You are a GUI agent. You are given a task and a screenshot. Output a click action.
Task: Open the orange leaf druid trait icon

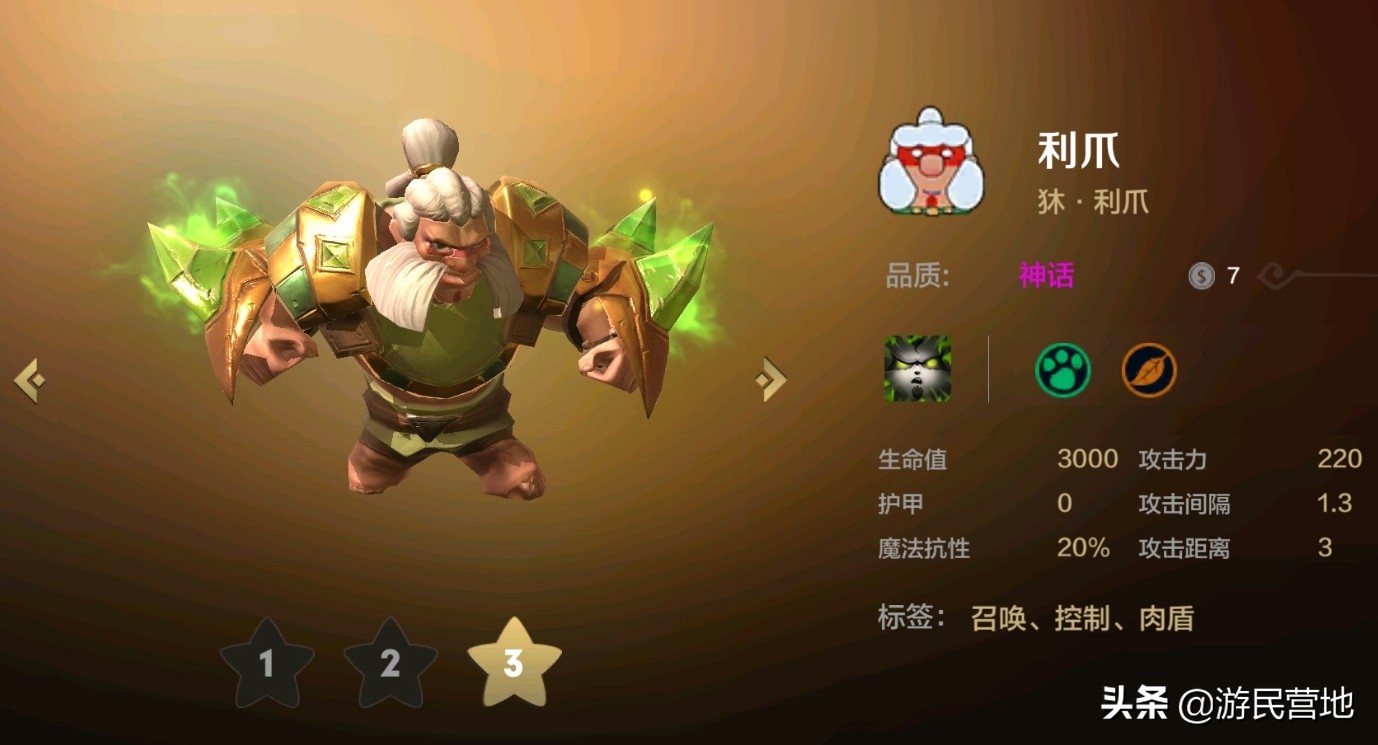click(x=1148, y=369)
